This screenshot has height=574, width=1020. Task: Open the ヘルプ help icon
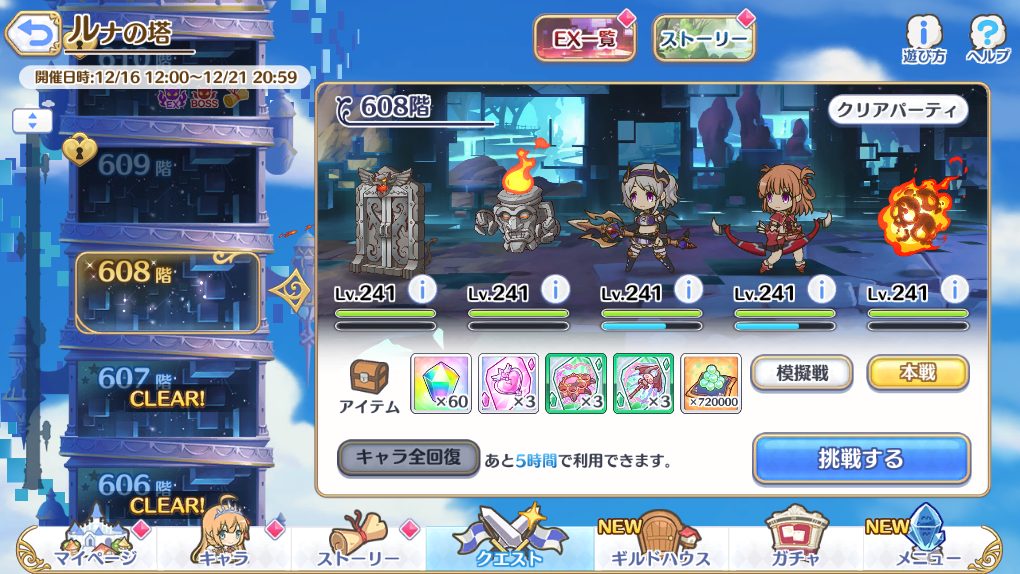(x=987, y=40)
